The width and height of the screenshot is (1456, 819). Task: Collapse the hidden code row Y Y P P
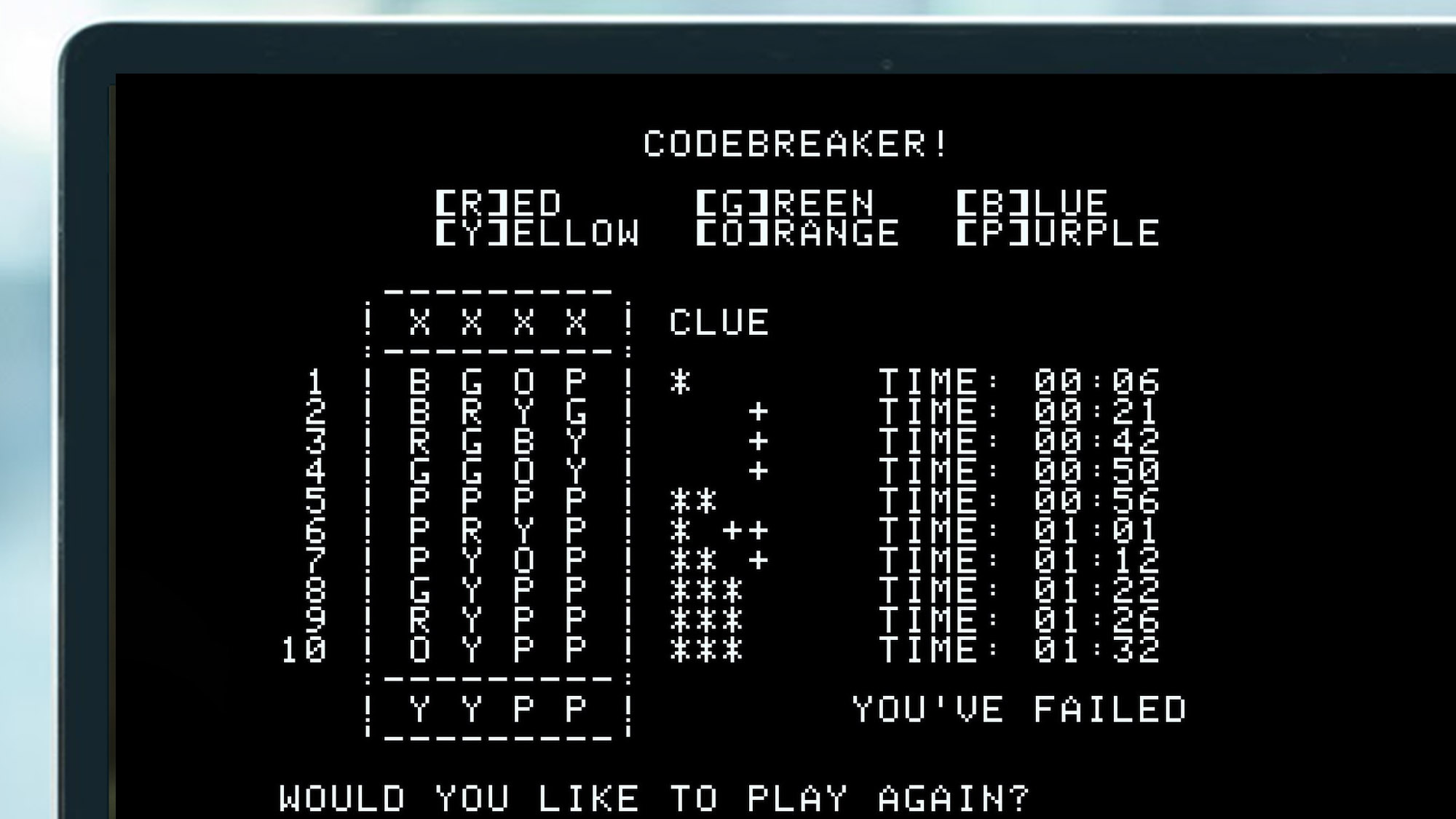[x=495, y=708]
